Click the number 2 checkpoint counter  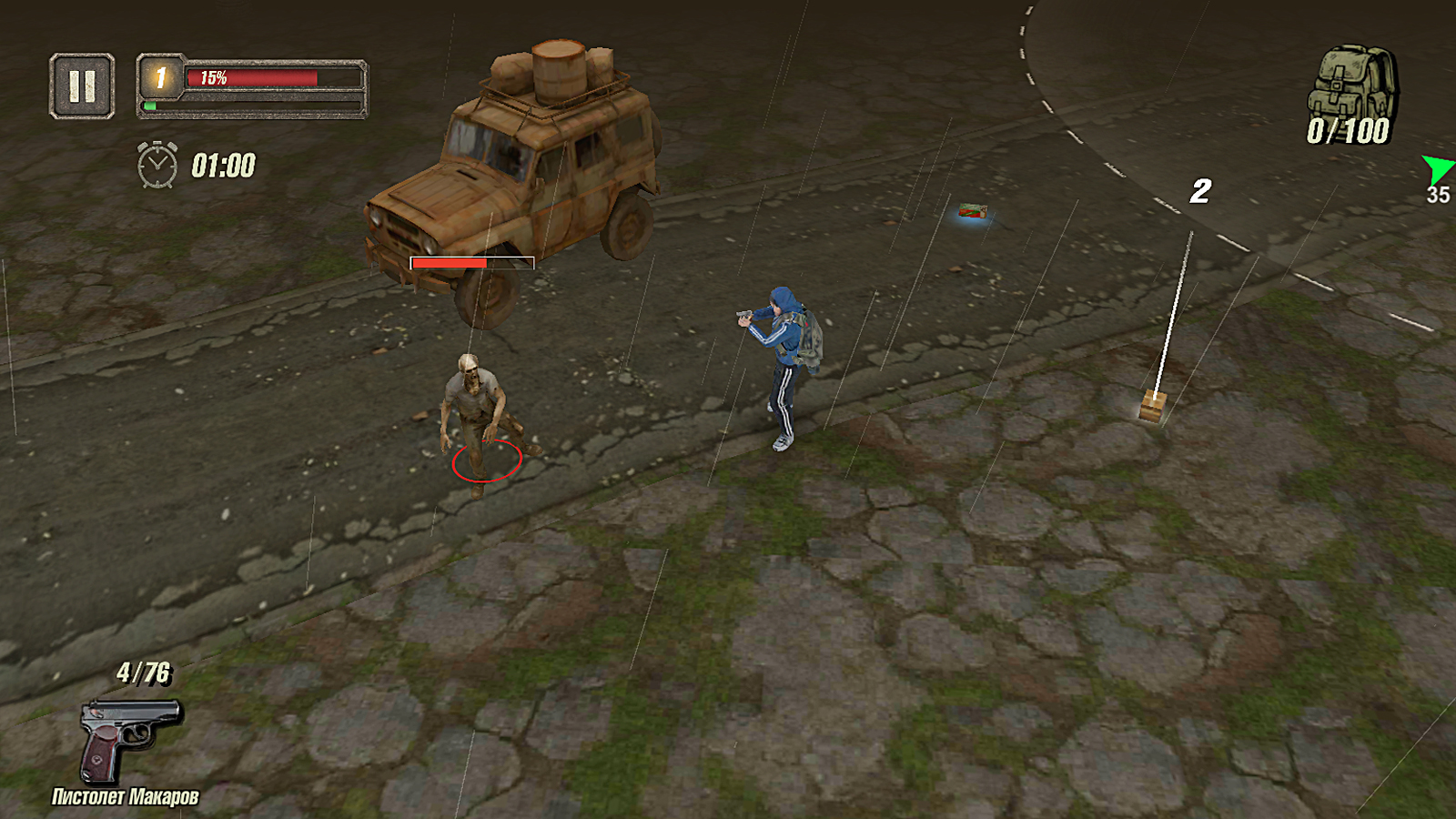point(1200,191)
